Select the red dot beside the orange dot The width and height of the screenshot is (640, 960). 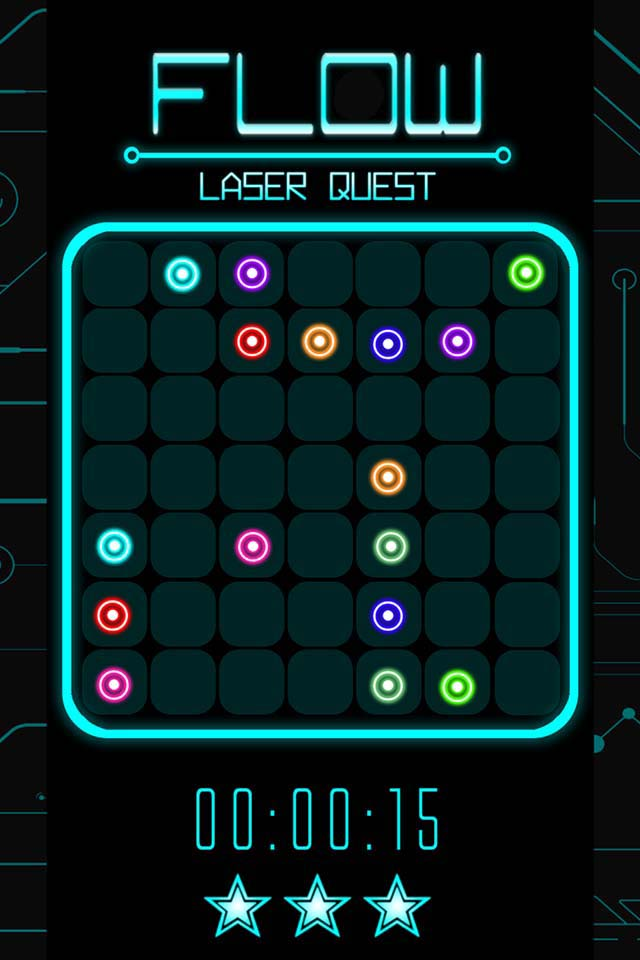coord(251,342)
